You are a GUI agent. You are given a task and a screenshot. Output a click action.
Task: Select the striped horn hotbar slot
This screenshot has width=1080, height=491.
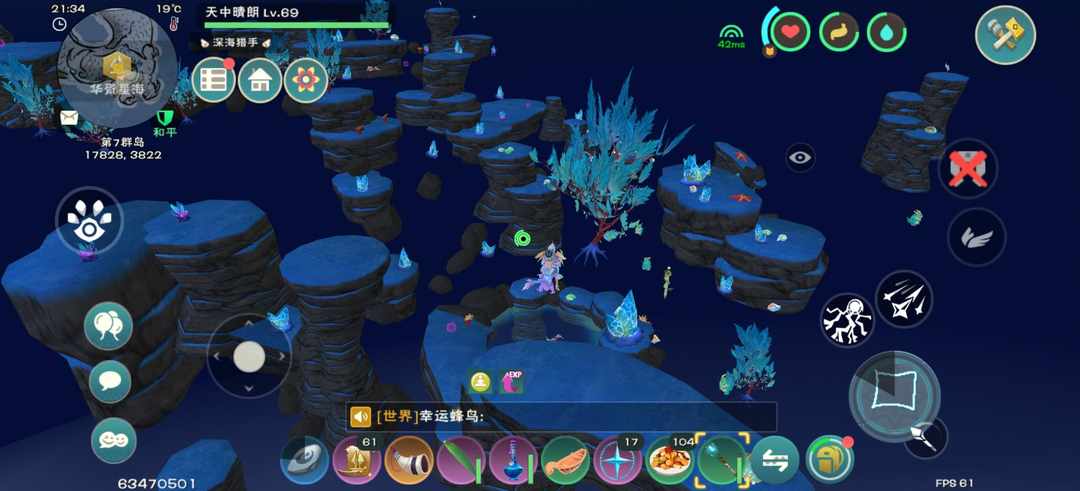pos(408,461)
